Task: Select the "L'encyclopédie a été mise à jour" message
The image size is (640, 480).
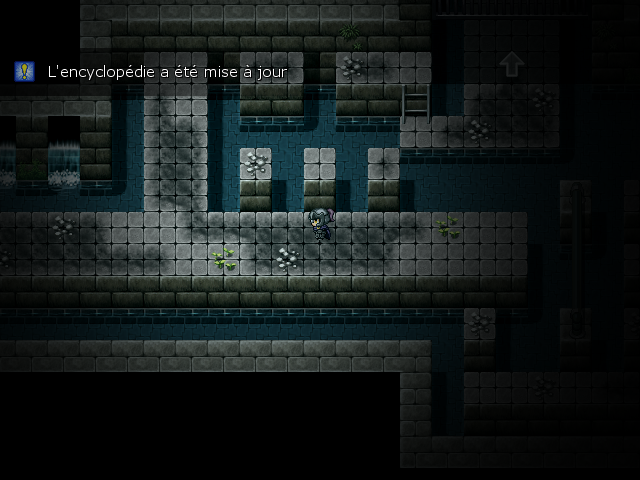Action: (167, 72)
